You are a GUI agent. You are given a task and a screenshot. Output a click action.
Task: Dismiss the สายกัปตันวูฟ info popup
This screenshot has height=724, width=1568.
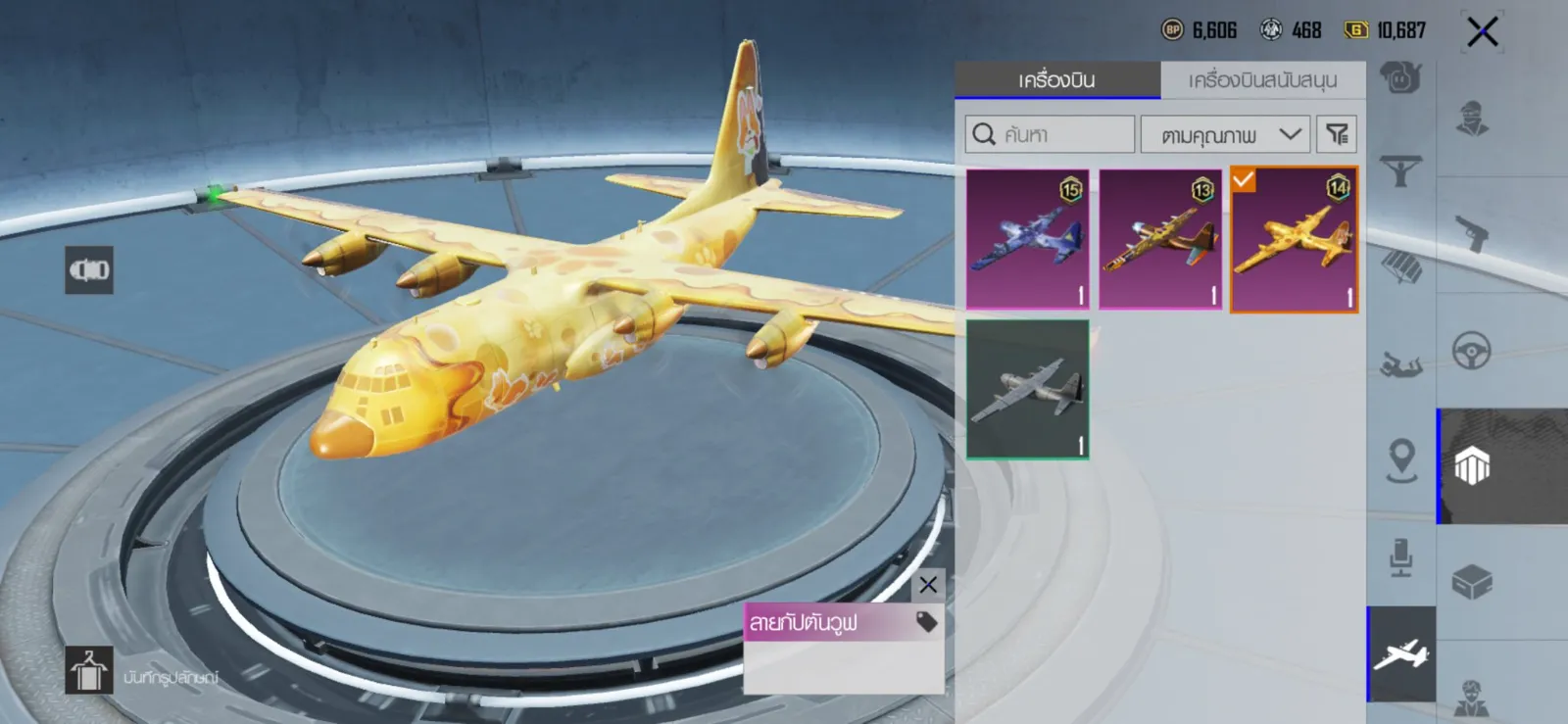(x=928, y=586)
